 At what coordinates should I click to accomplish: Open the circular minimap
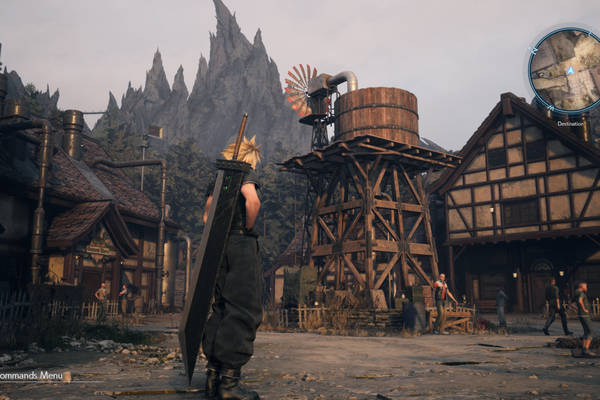[565, 69]
